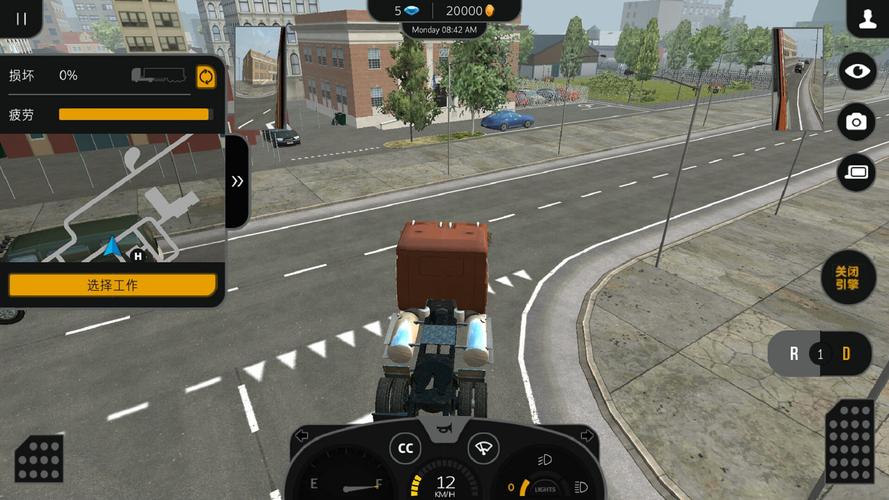Image resolution: width=889 pixels, height=500 pixels.
Task: Select D drive gear
Action: 846,354
